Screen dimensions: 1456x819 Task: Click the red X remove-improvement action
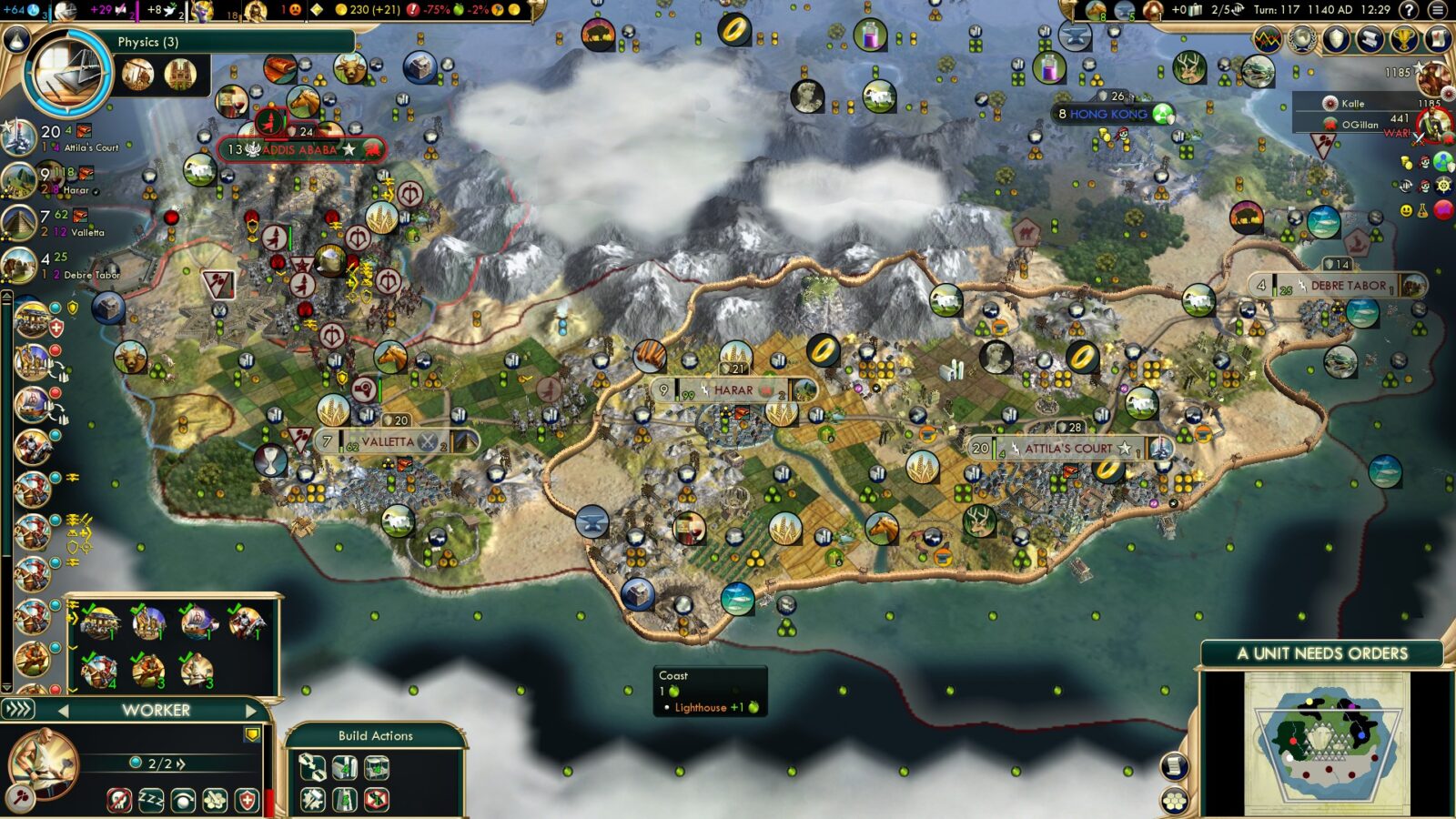[x=376, y=801]
